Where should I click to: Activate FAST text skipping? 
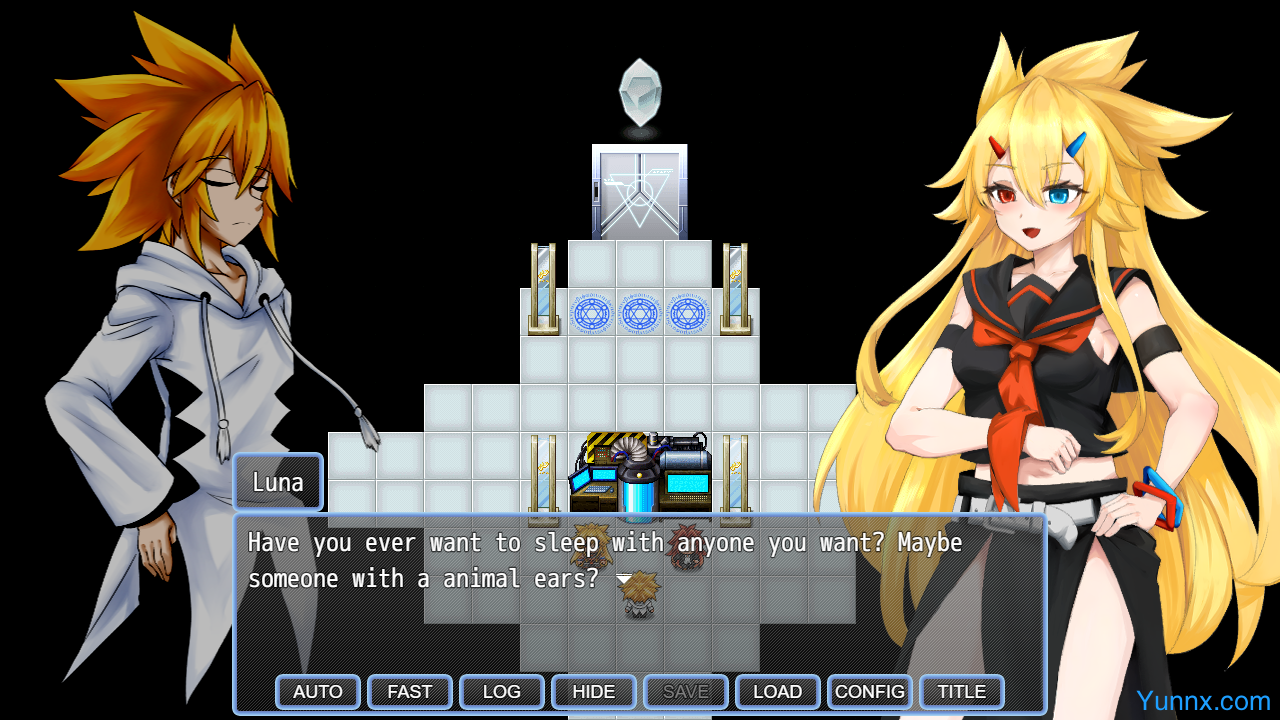click(410, 692)
